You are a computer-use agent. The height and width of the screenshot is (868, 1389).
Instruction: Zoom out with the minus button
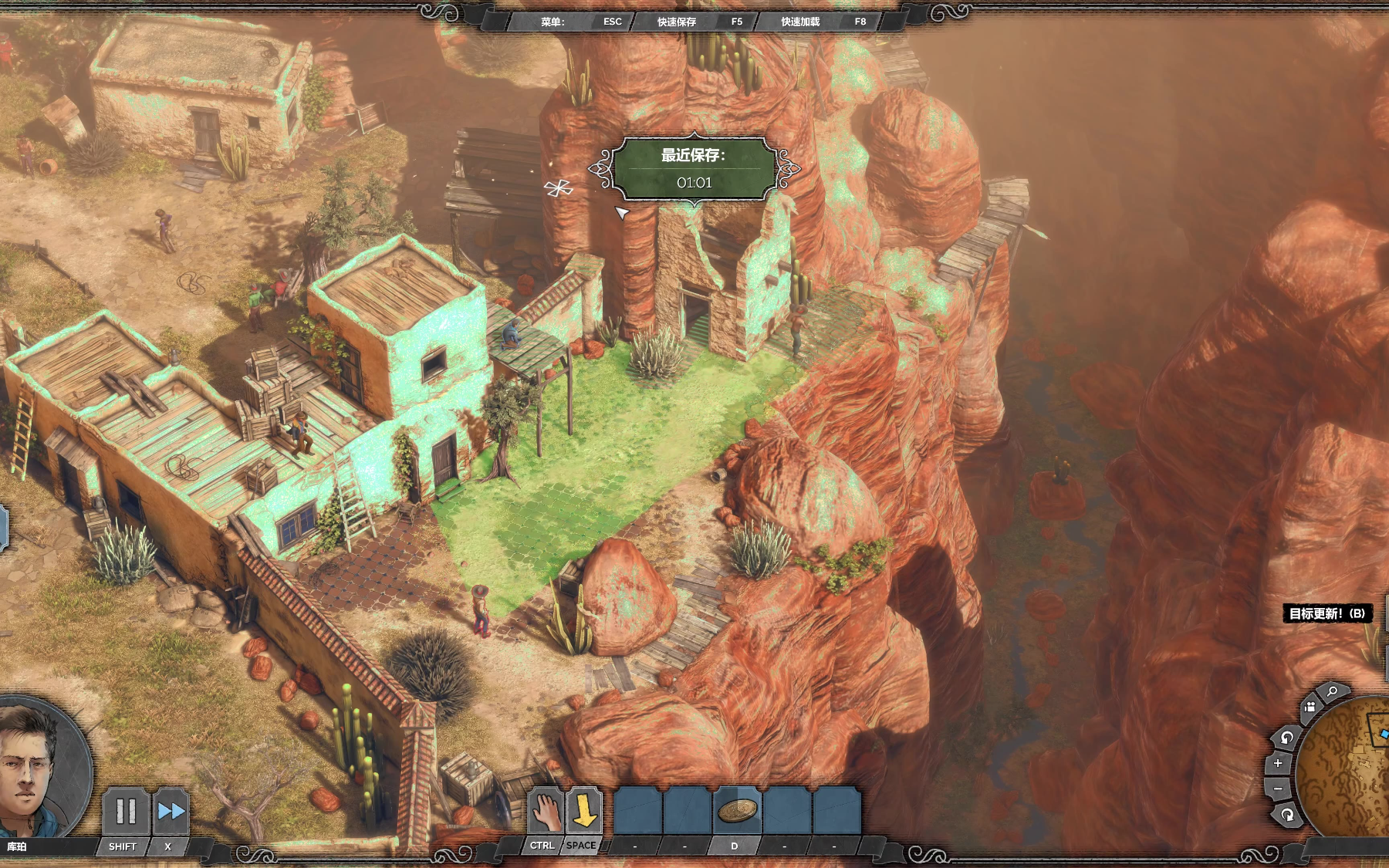click(1278, 789)
